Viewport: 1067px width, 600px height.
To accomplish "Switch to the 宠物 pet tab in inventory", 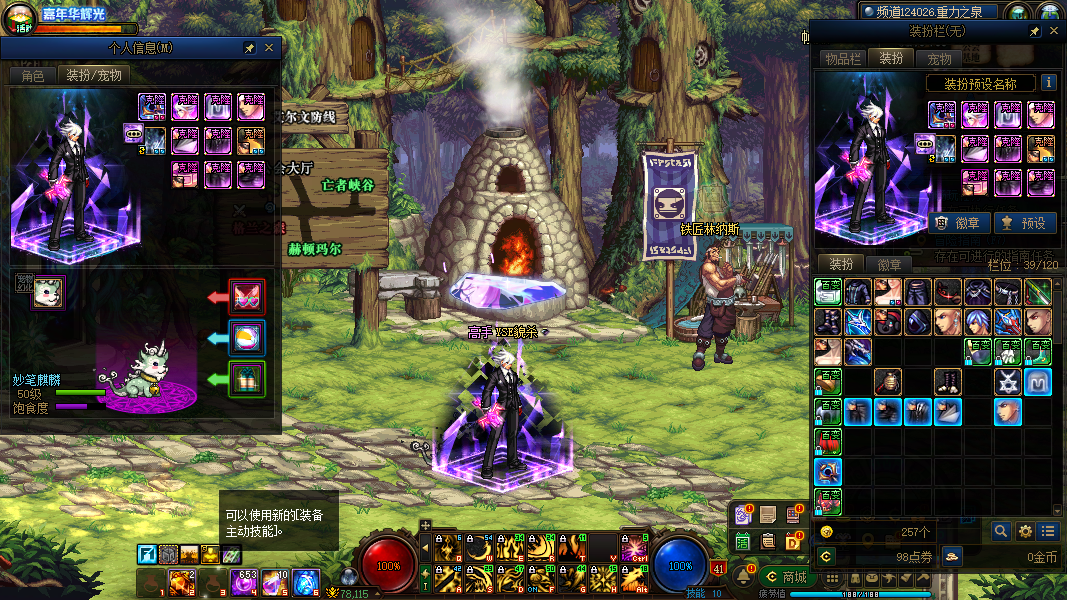I will pos(939,59).
